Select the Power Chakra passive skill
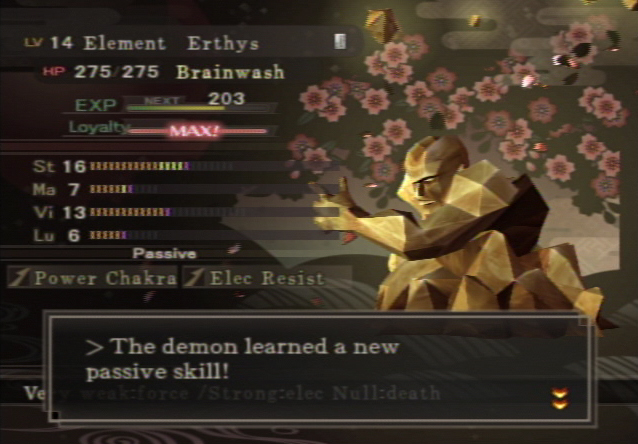Viewport: 638px width, 444px height. tap(93, 278)
